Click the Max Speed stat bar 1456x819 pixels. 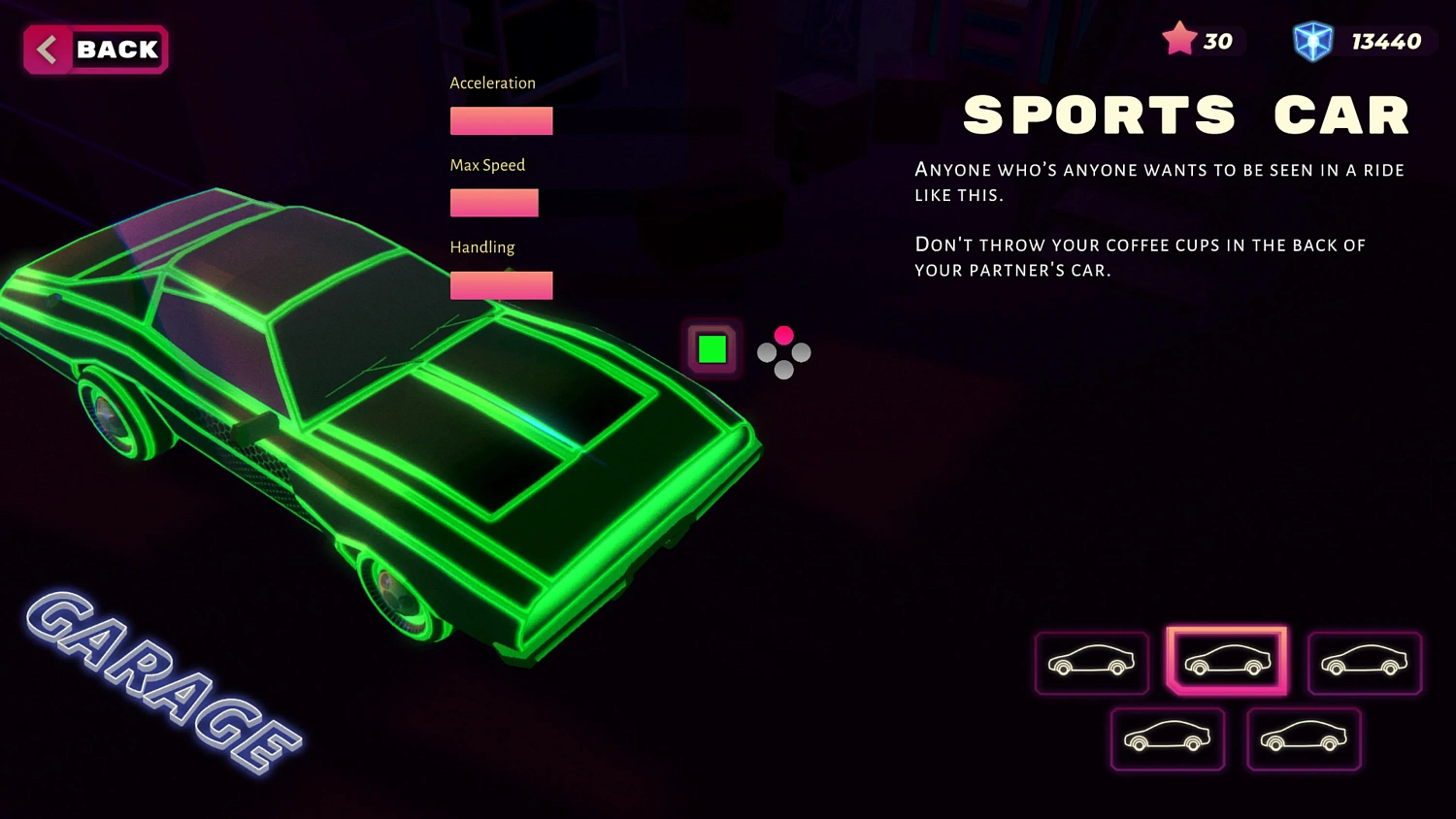point(494,202)
